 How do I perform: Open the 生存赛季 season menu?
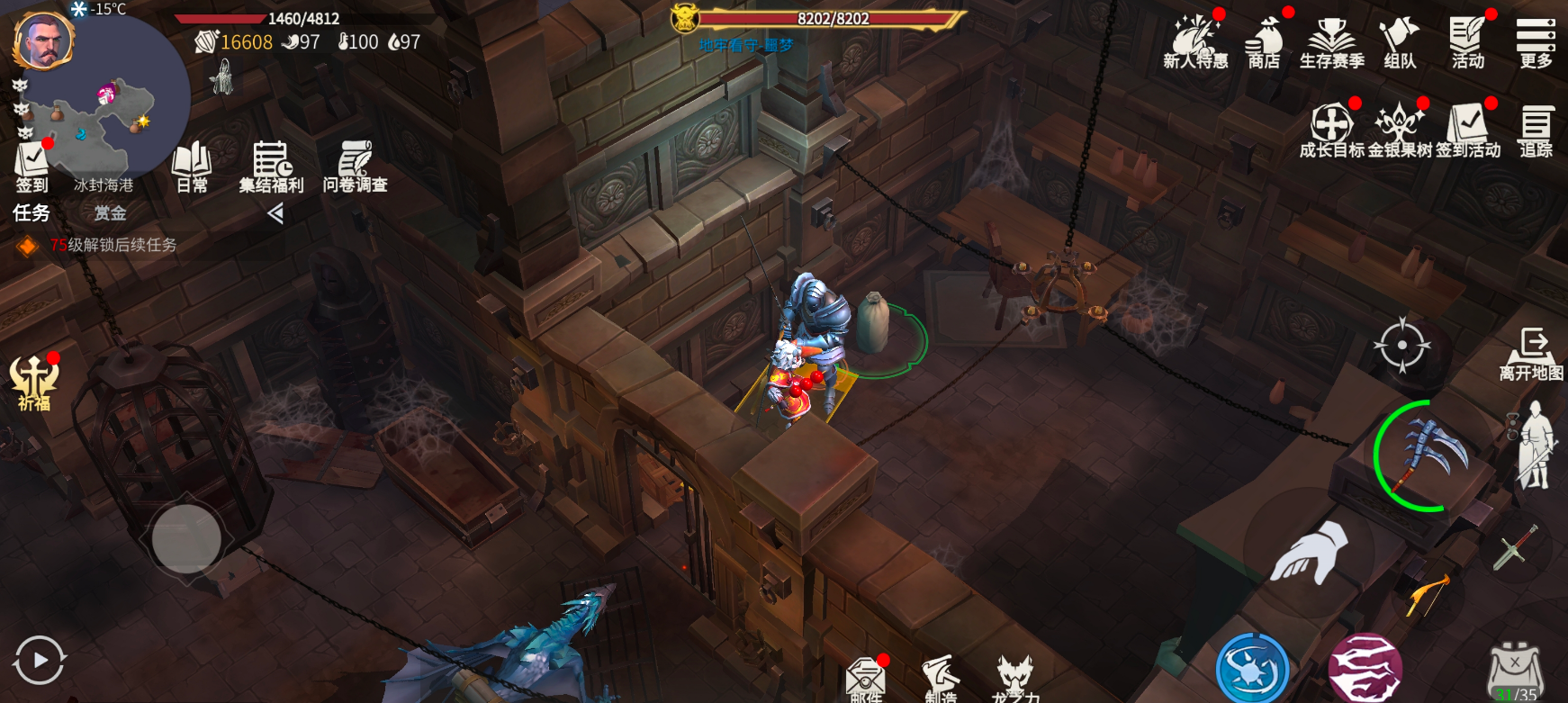click(1332, 43)
